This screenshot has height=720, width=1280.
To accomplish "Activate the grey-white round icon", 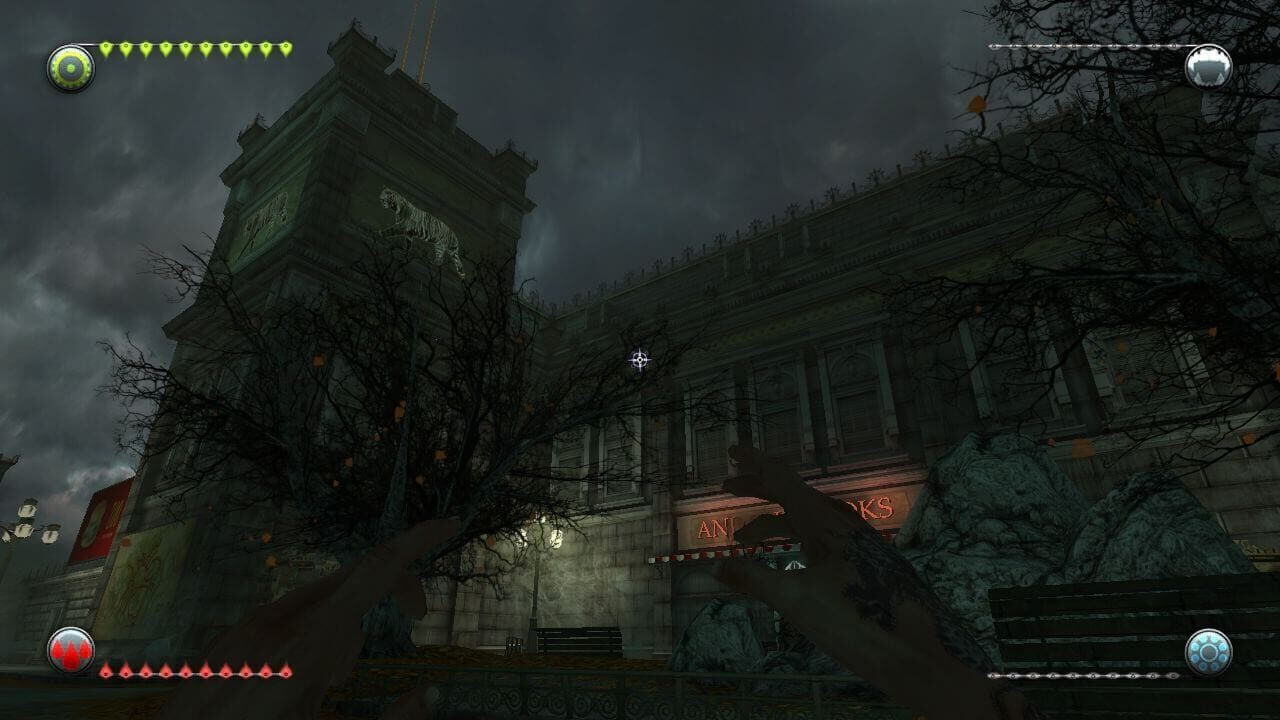I will [x=1208, y=67].
